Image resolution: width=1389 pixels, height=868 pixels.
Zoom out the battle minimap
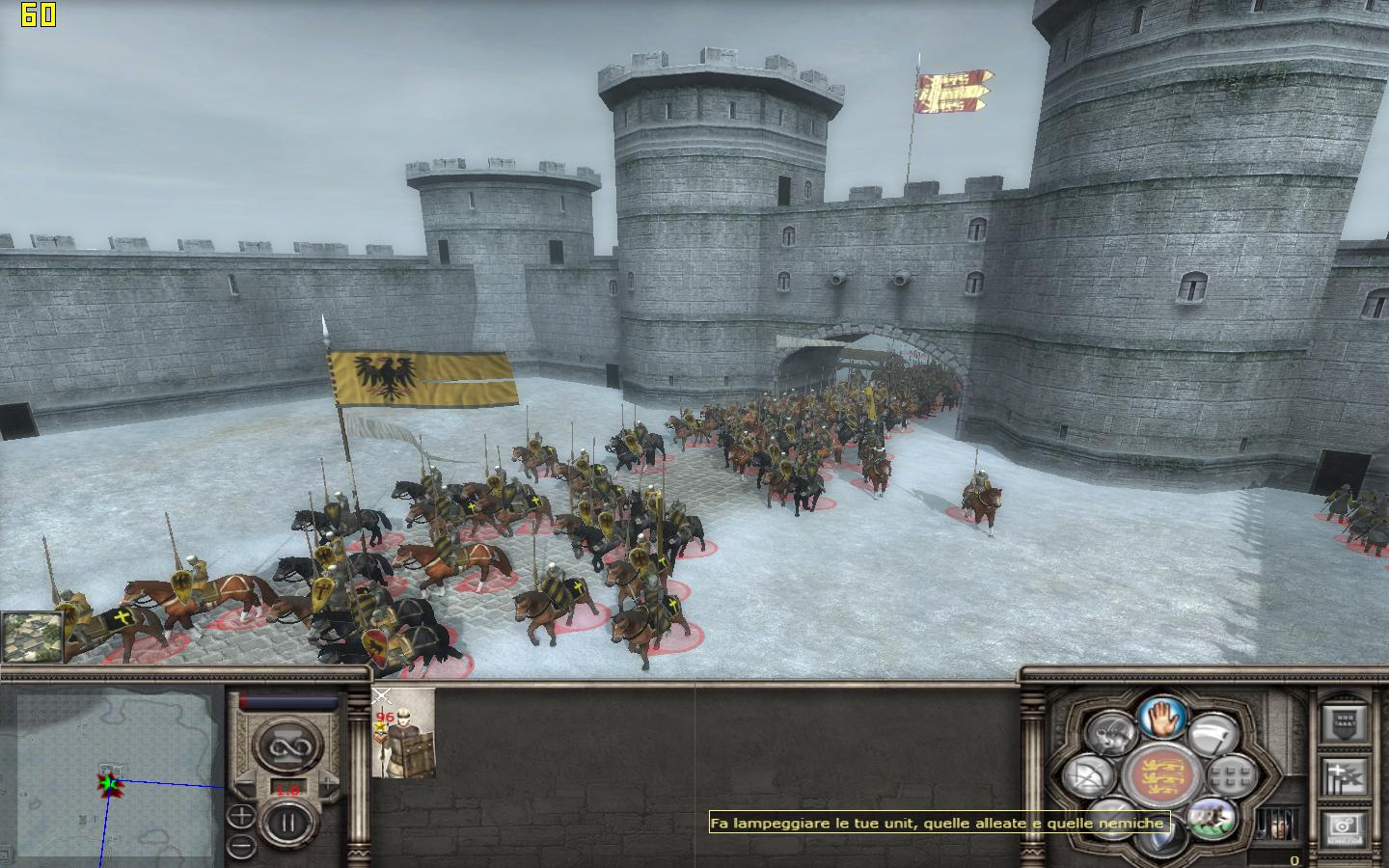241,846
